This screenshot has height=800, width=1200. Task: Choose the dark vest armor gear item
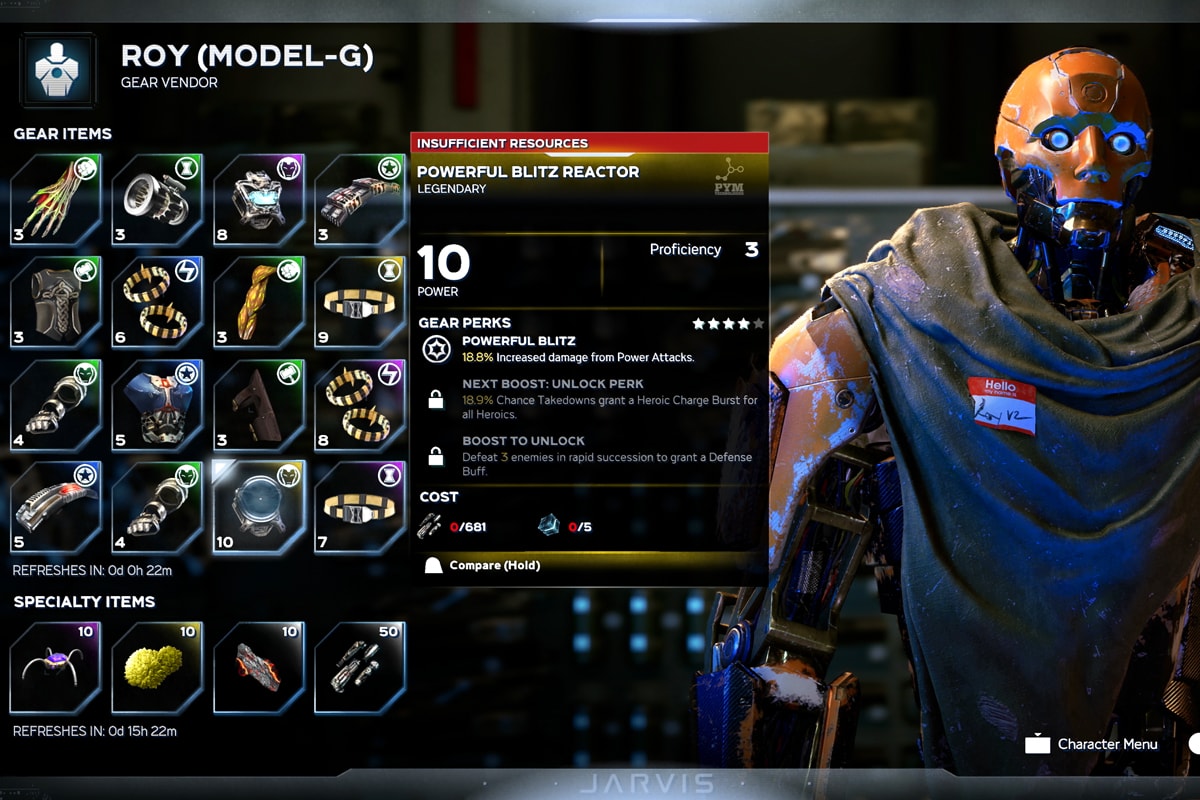pos(56,301)
